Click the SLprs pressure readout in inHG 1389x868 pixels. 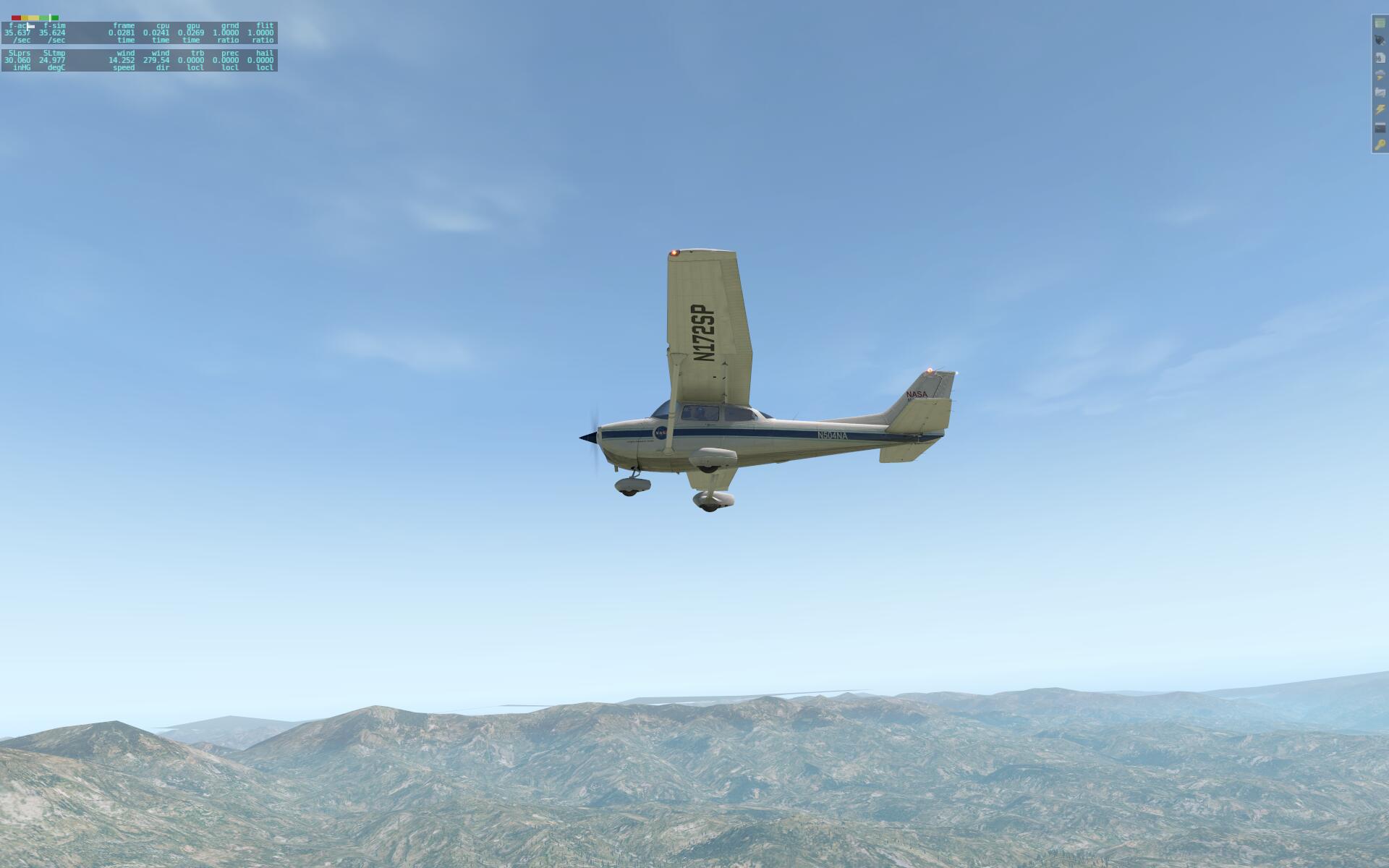tap(18, 59)
